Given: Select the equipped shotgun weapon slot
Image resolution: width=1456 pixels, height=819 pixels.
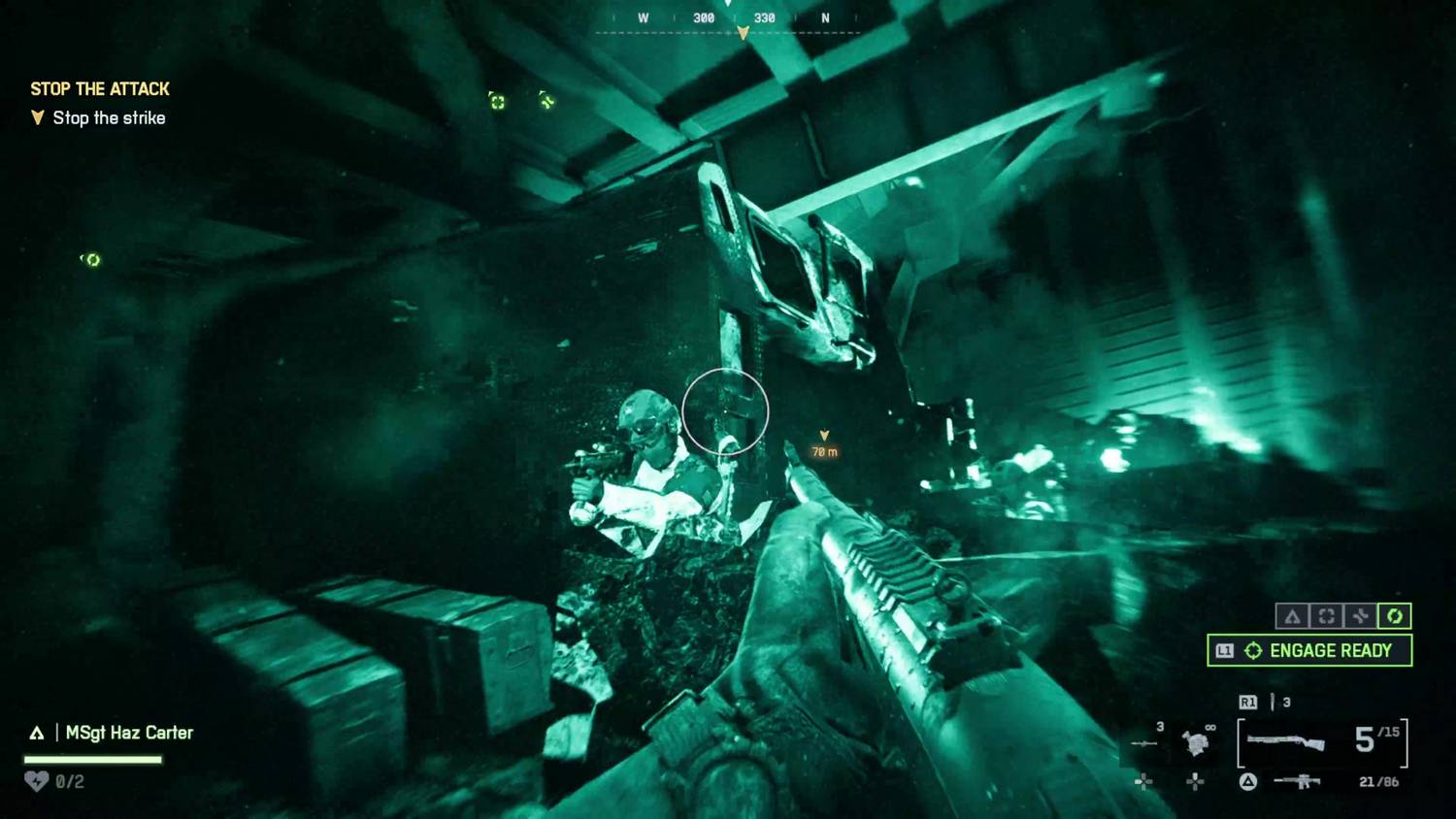Looking at the screenshot, I should 1286,742.
